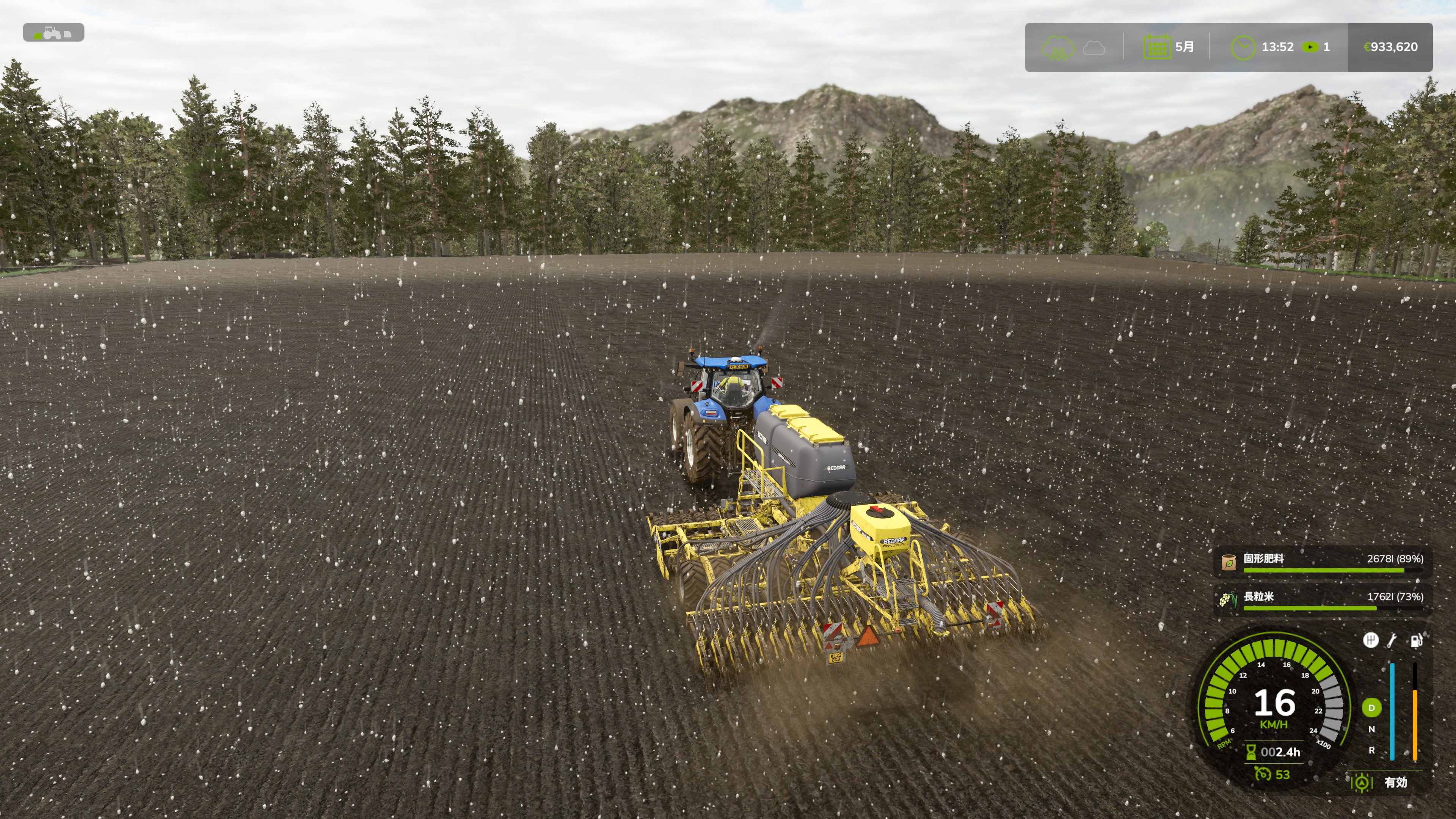Screen dimensions: 1456x819
Task: Select the long grain rice (長粒米) icon
Action: pyautogui.click(x=1228, y=600)
